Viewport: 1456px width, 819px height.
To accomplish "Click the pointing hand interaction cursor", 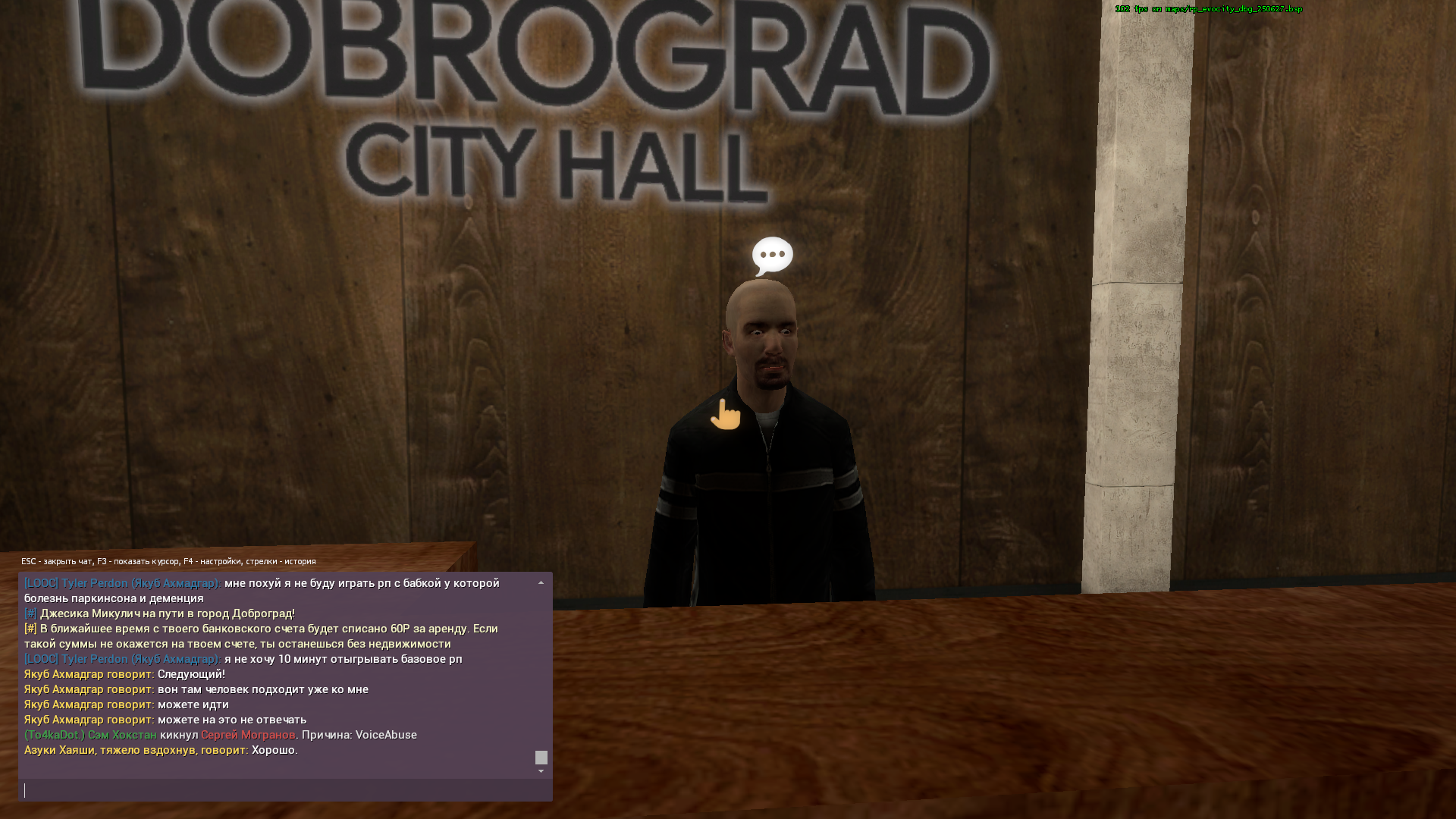I will point(726,416).
